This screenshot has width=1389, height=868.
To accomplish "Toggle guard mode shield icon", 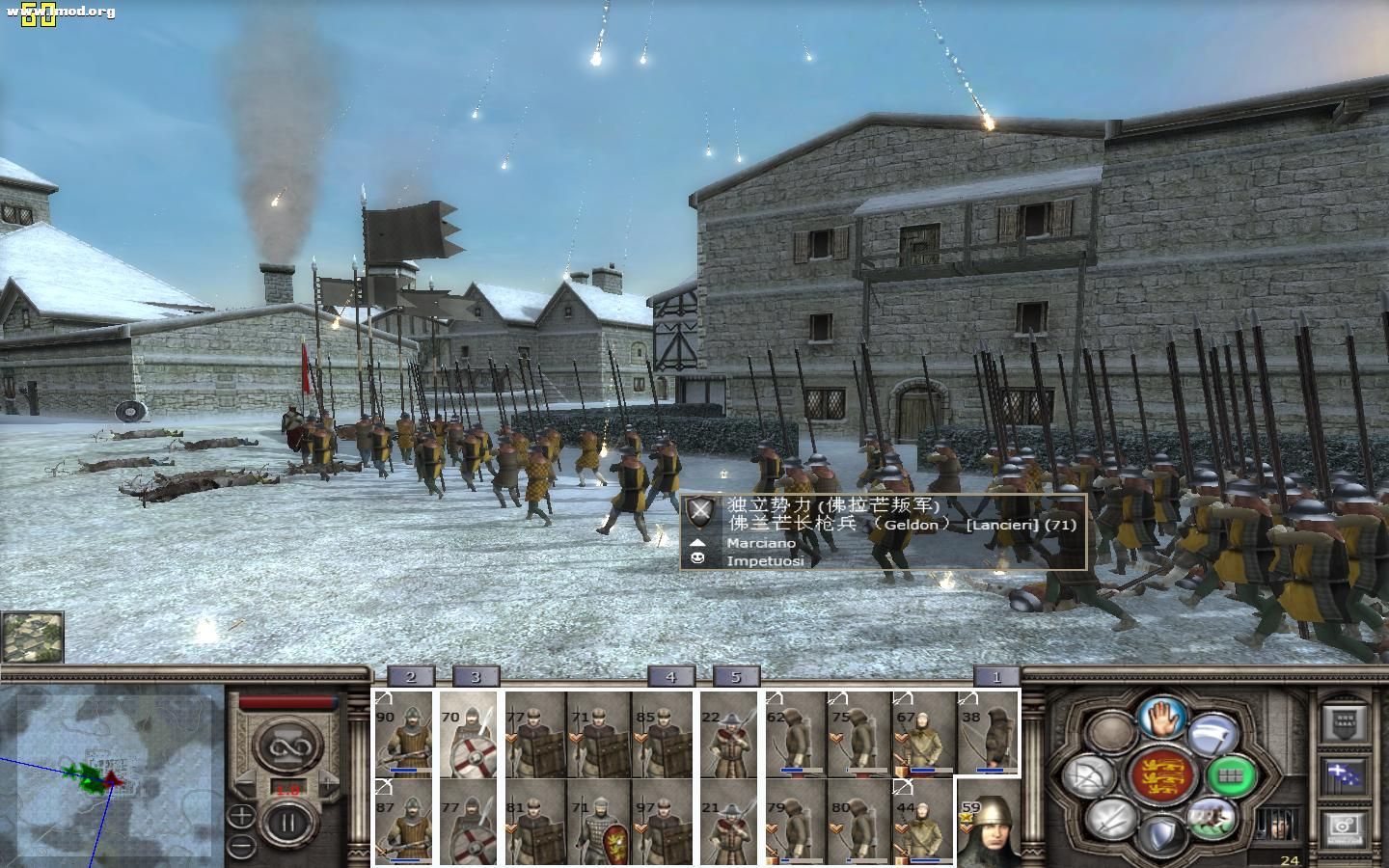I will (x=1161, y=833).
